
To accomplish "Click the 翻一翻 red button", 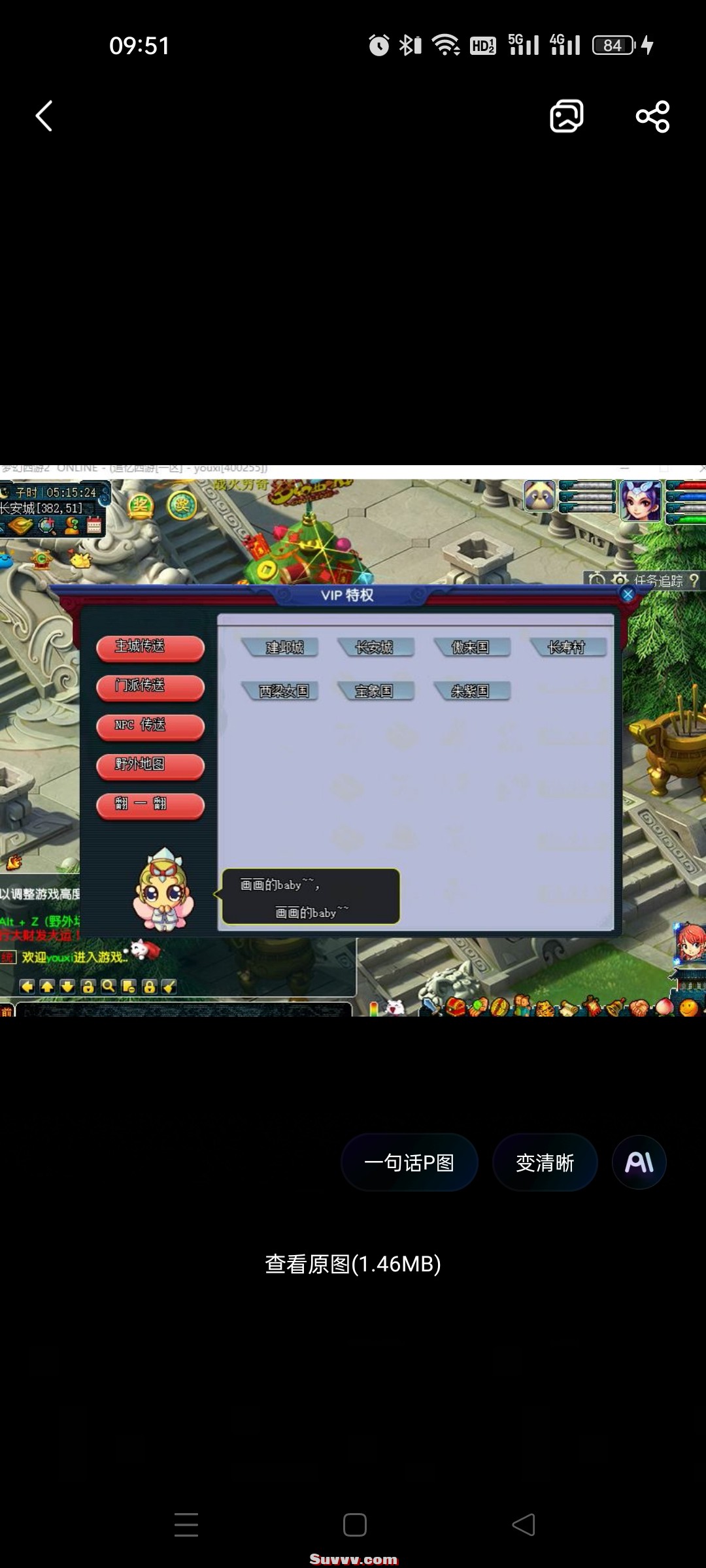I will pyautogui.click(x=150, y=804).
